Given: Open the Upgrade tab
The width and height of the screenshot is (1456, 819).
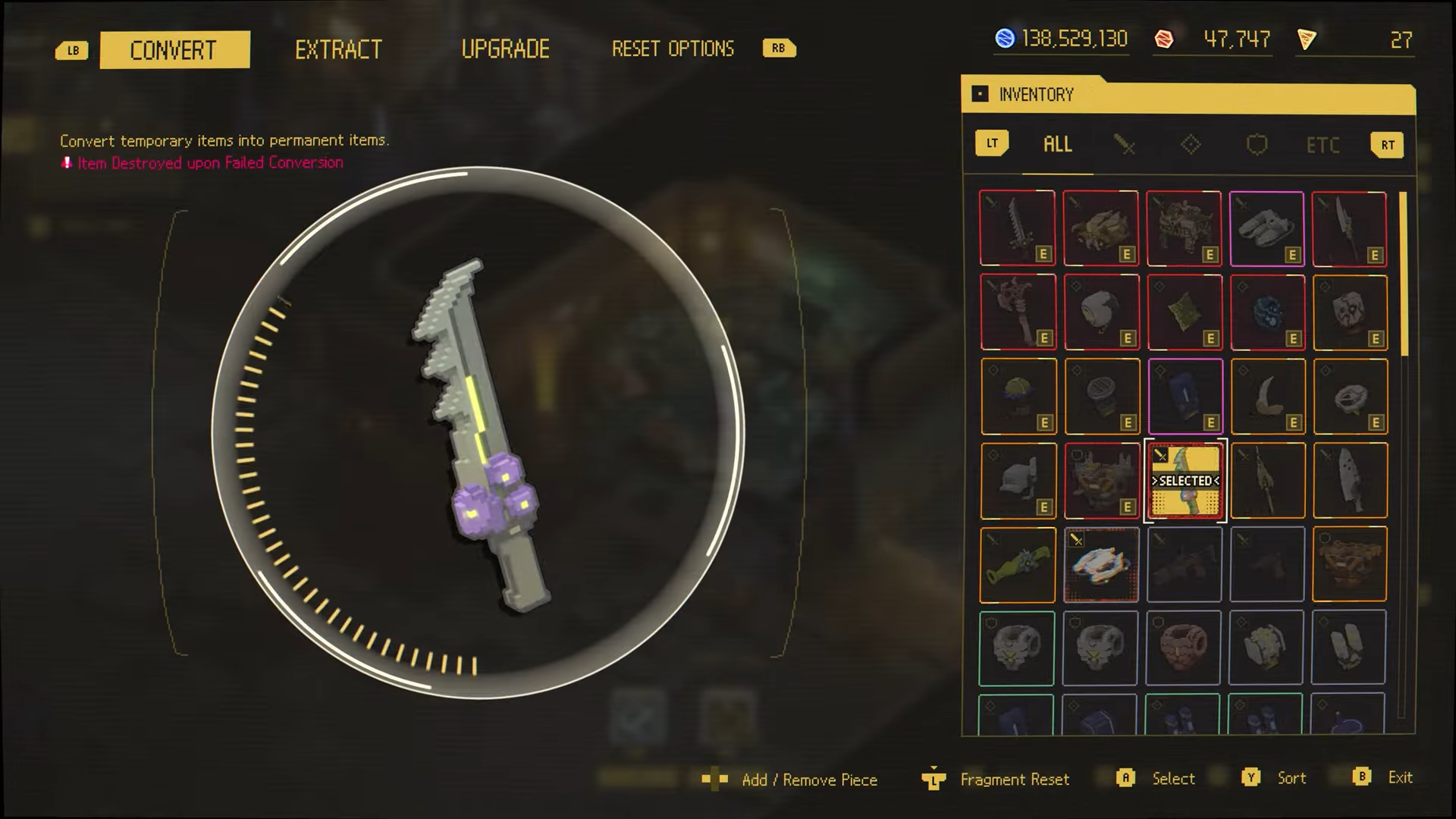Looking at the screenshot, I should click(505, 50).
